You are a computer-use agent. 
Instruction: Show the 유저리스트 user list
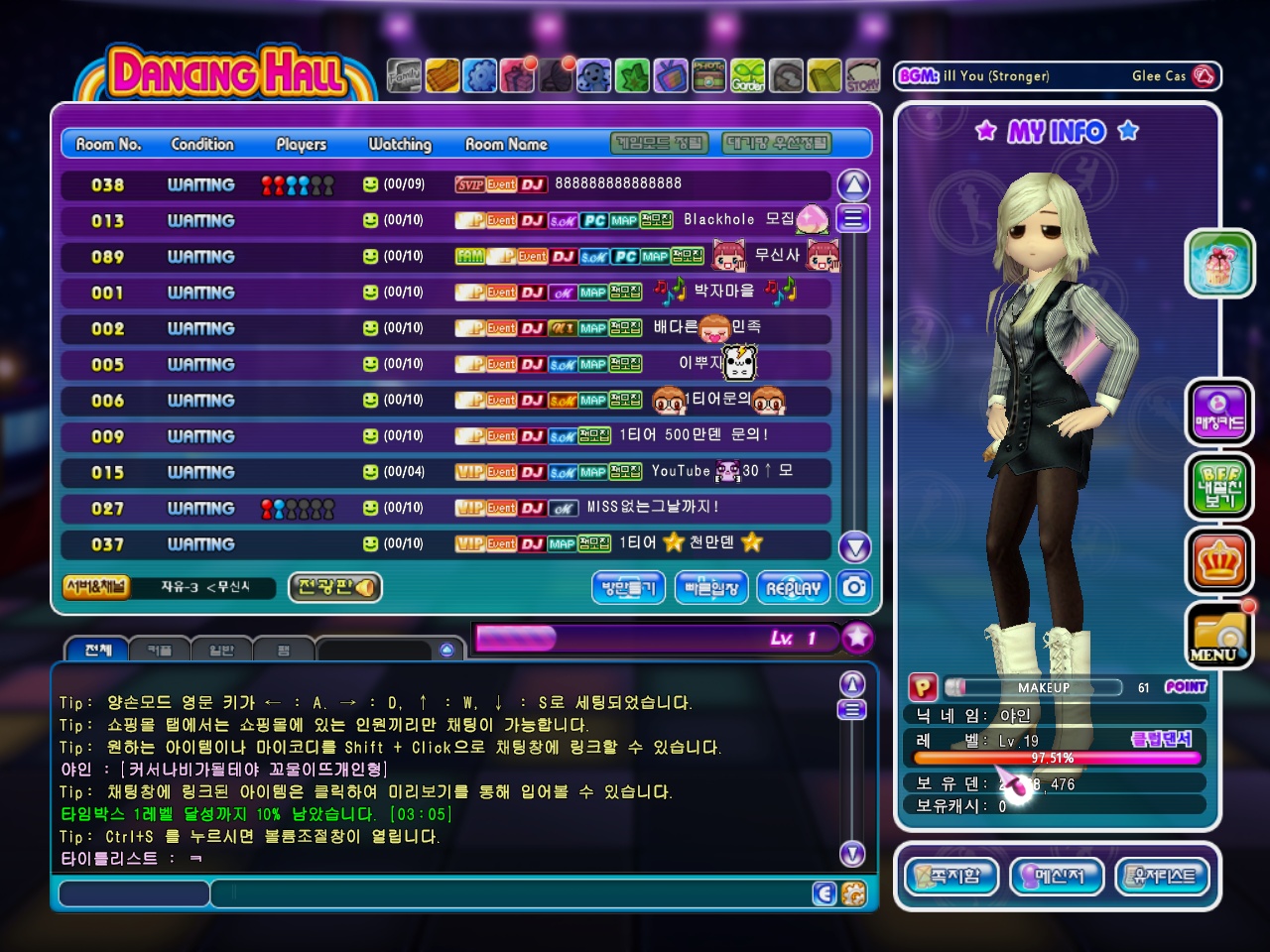point(1163,876)
